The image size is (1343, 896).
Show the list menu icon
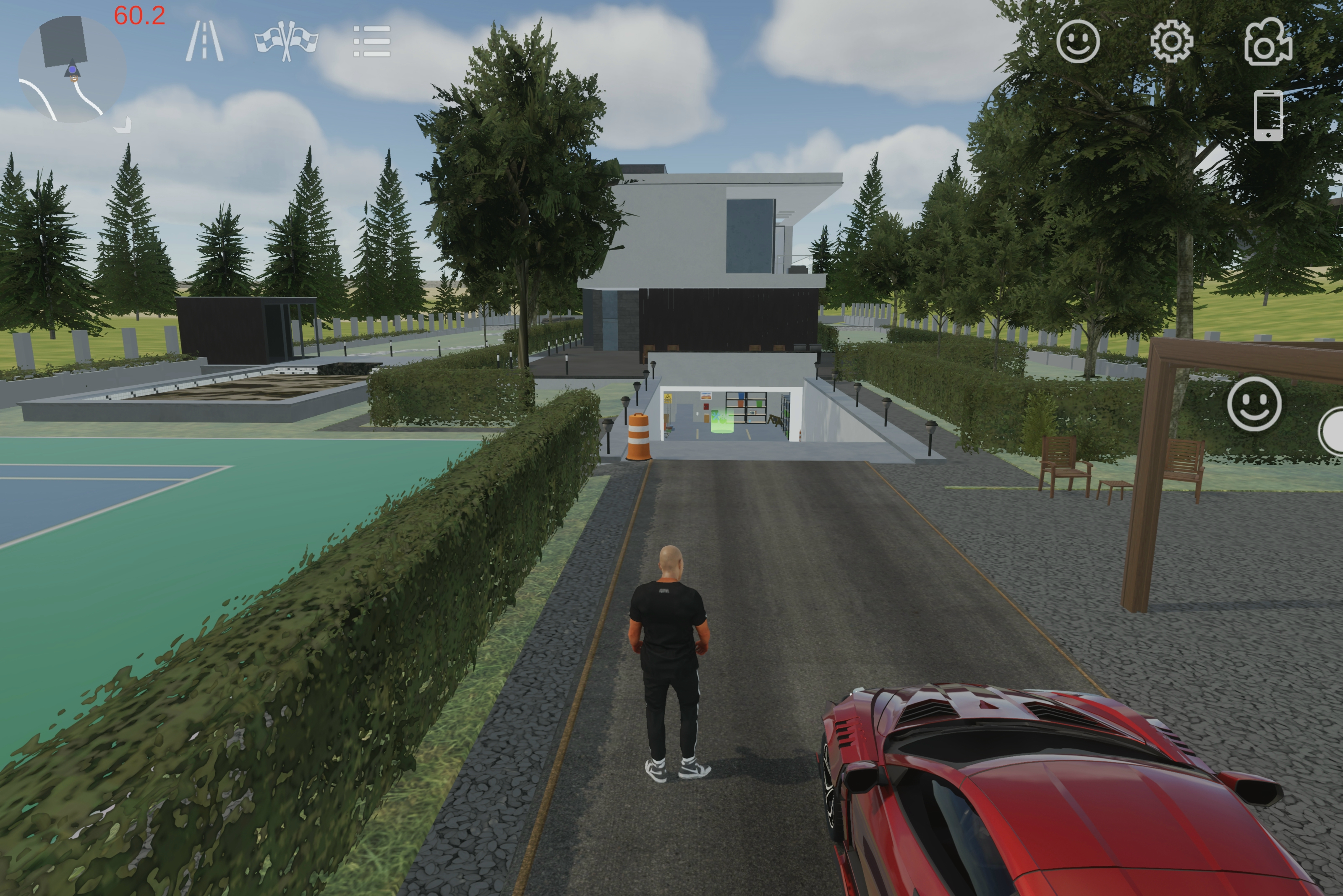(x=371, y=41)
